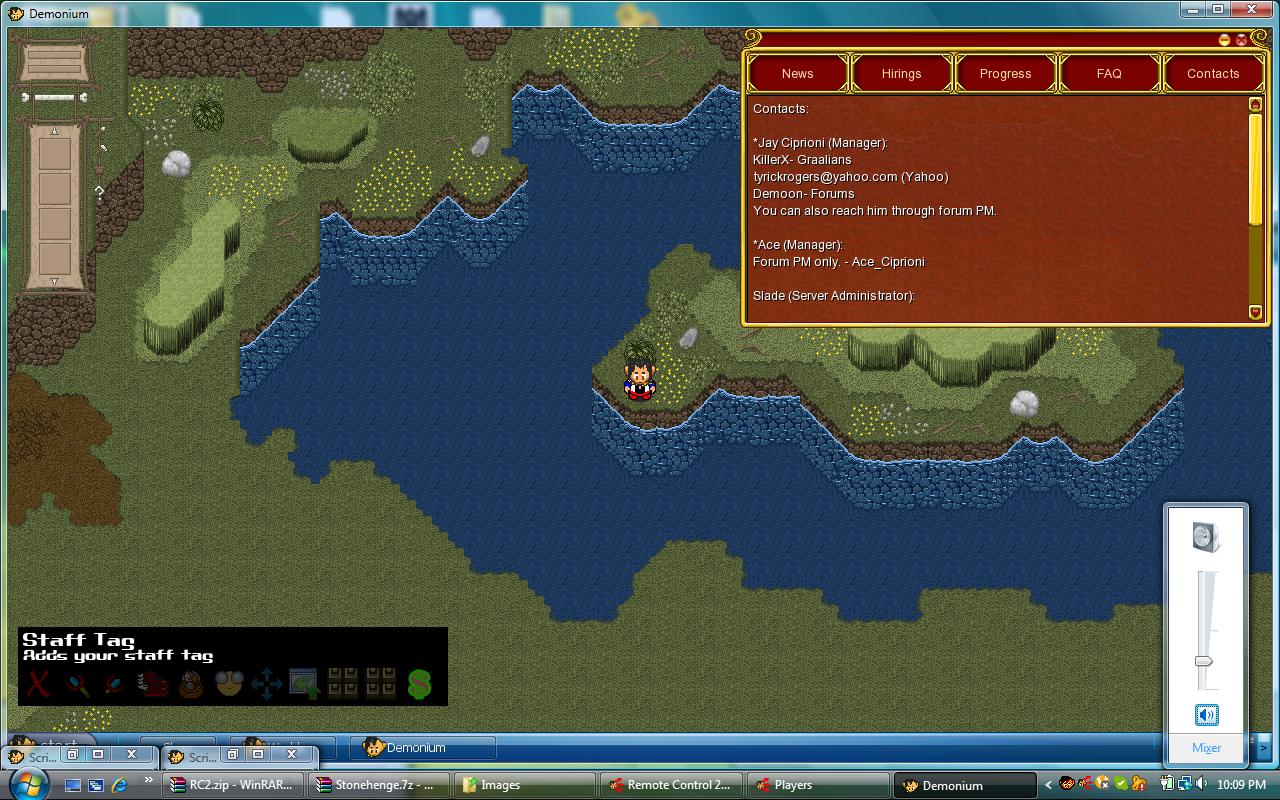This screenshot has width=1280, height=800.
Task: Choose the goggles face staff tool
Action: [x=229, y=684]
